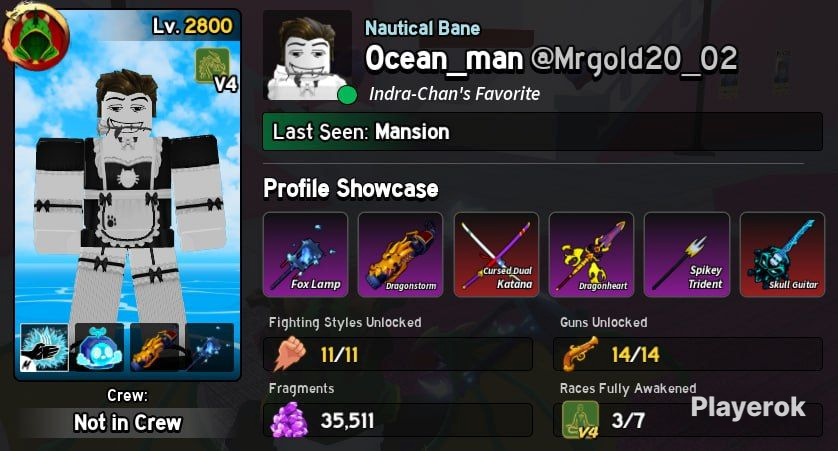Click the equipped blue lamp sword icon under avatar
The width and height of the screenshot is (838, 451).
coord(209,347)
